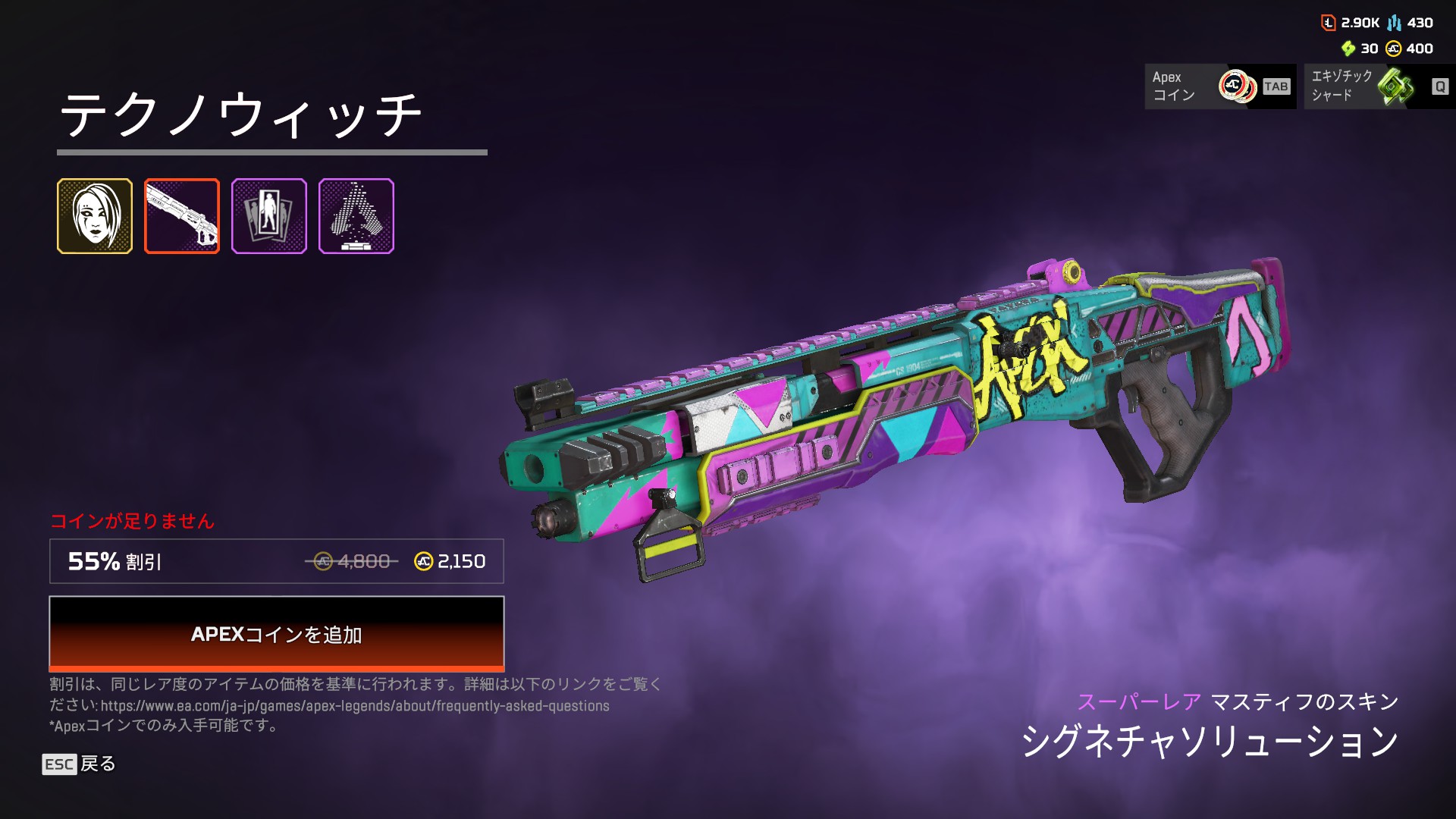Click the APEXコインを追加 button
1456x819 pixels.
coord(277,633)
